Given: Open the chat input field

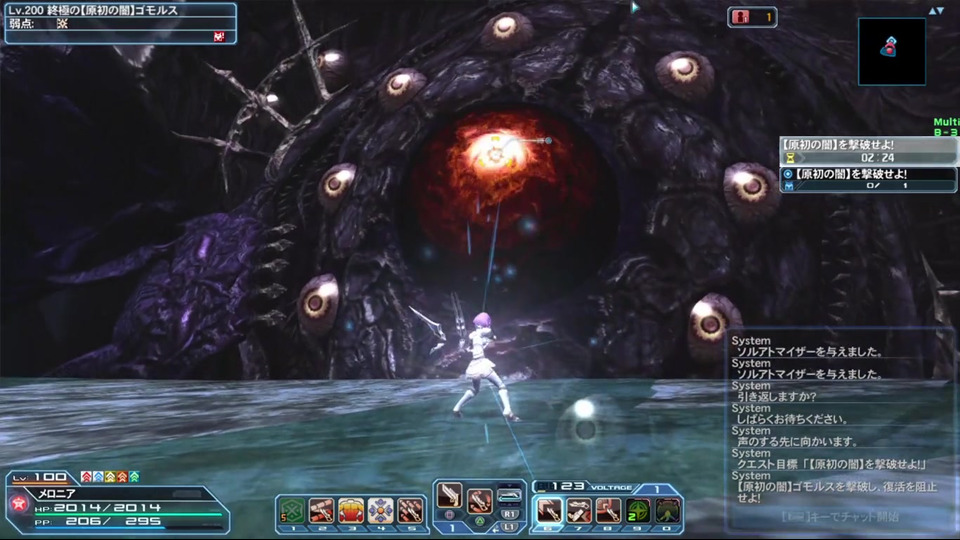Looking at the screenshot, I should (840, 517).
